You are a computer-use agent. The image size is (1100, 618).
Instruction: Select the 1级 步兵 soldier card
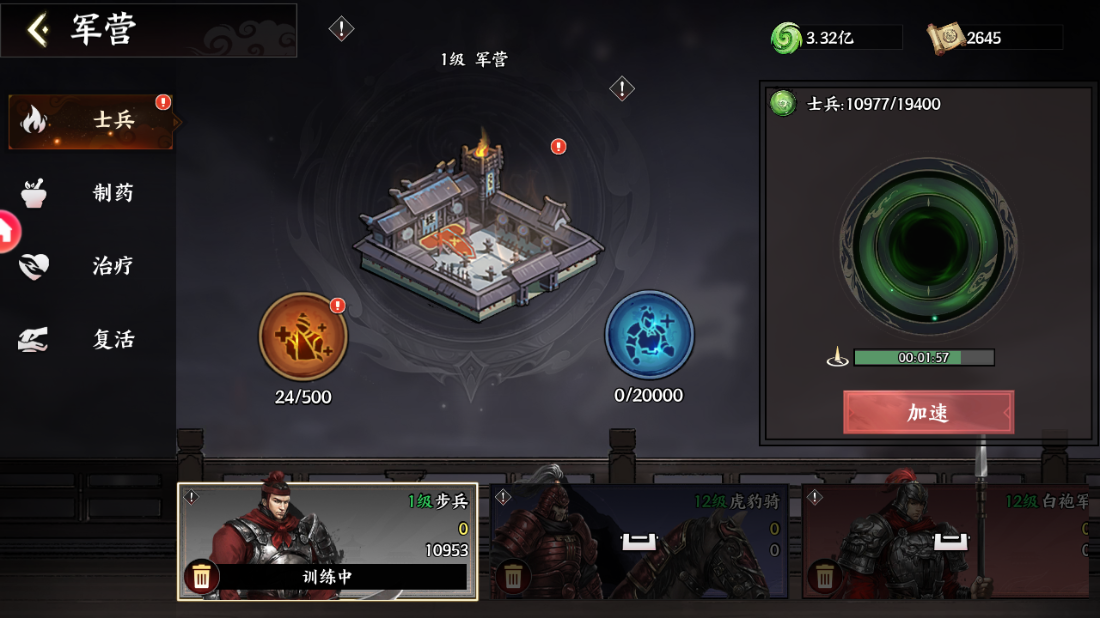tap(327, 530)
